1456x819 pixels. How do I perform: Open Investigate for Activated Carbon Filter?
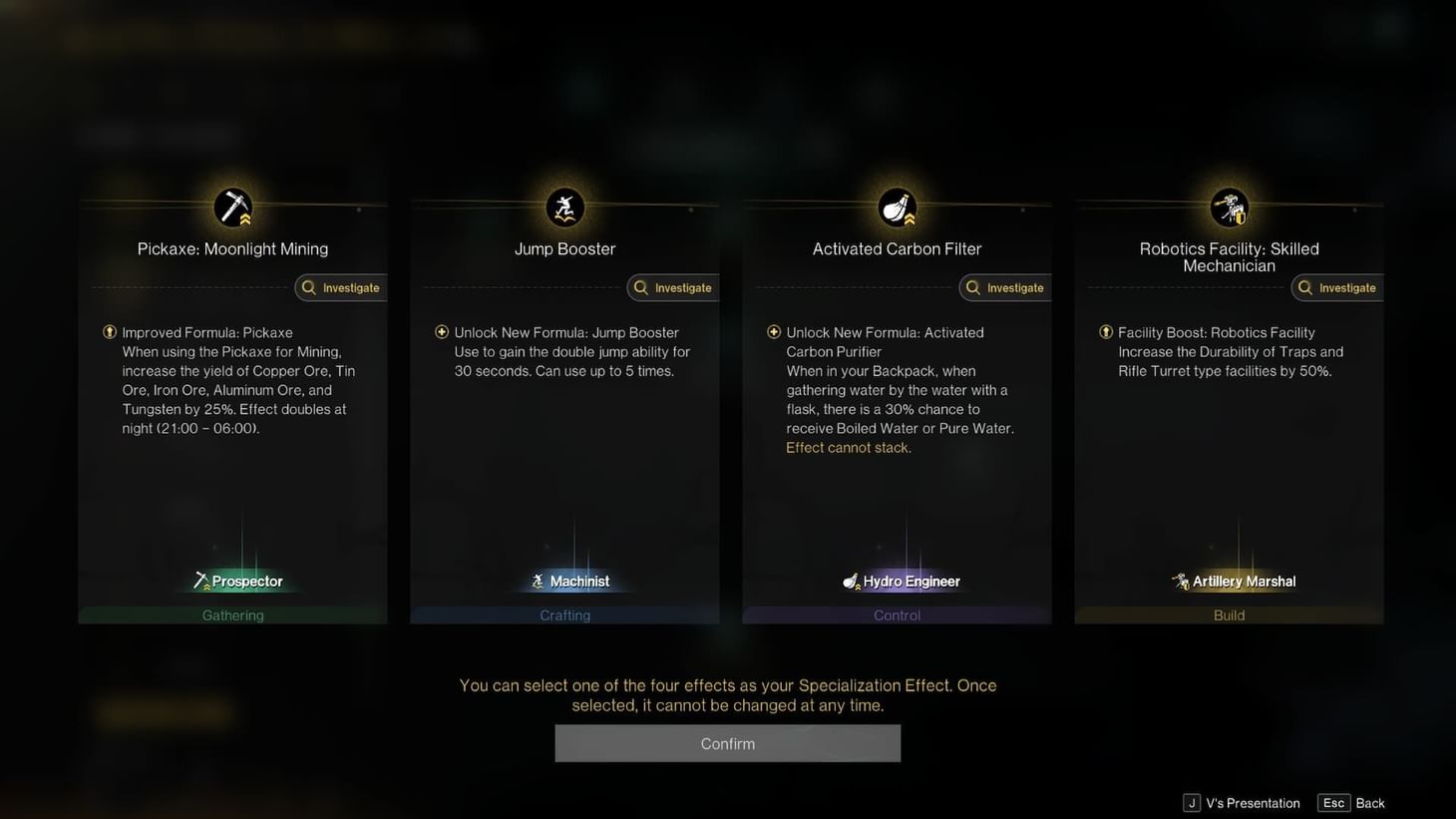point(1004,287)
